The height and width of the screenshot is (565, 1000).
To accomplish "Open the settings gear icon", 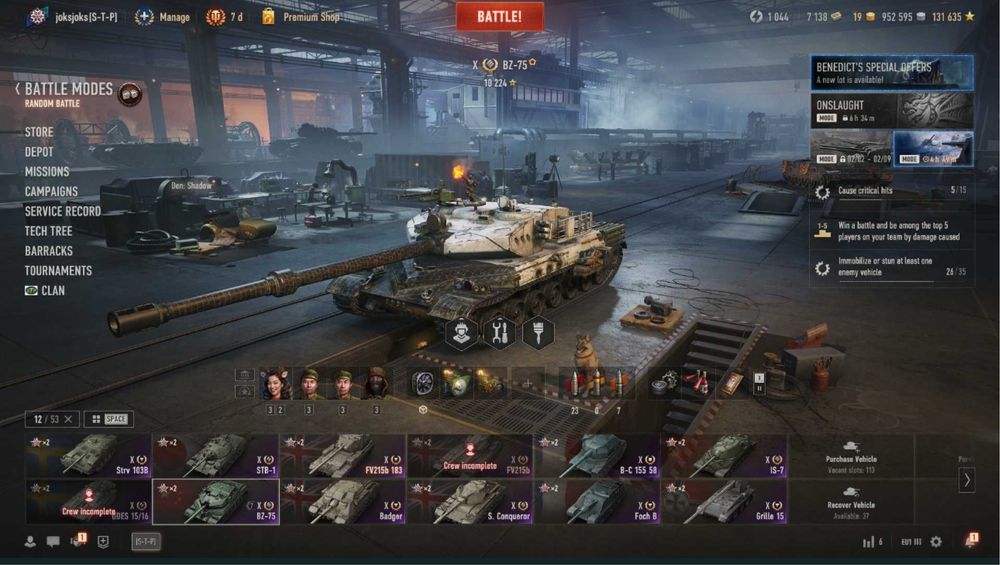I will 936,541.
